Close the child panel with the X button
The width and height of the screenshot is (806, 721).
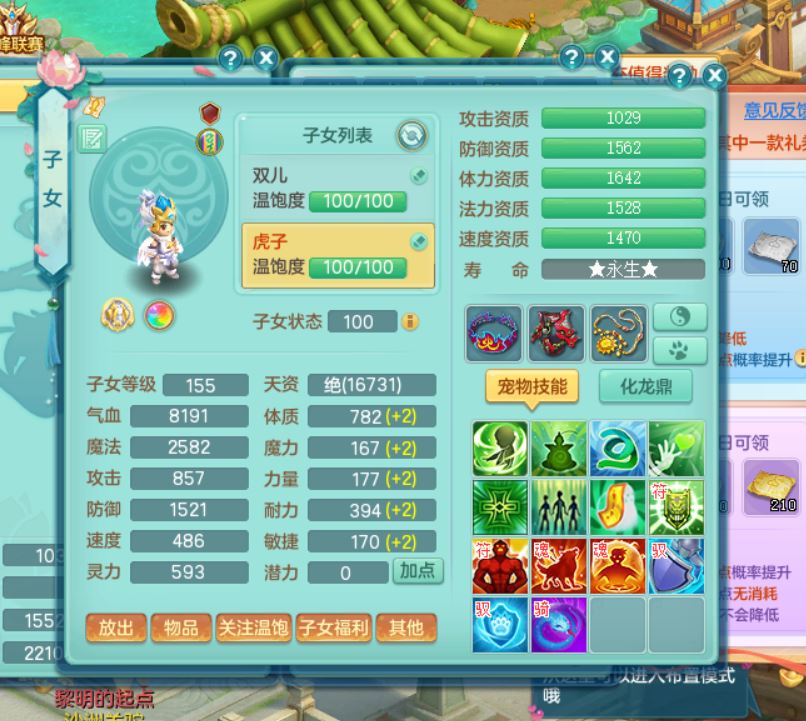[714, 76]
